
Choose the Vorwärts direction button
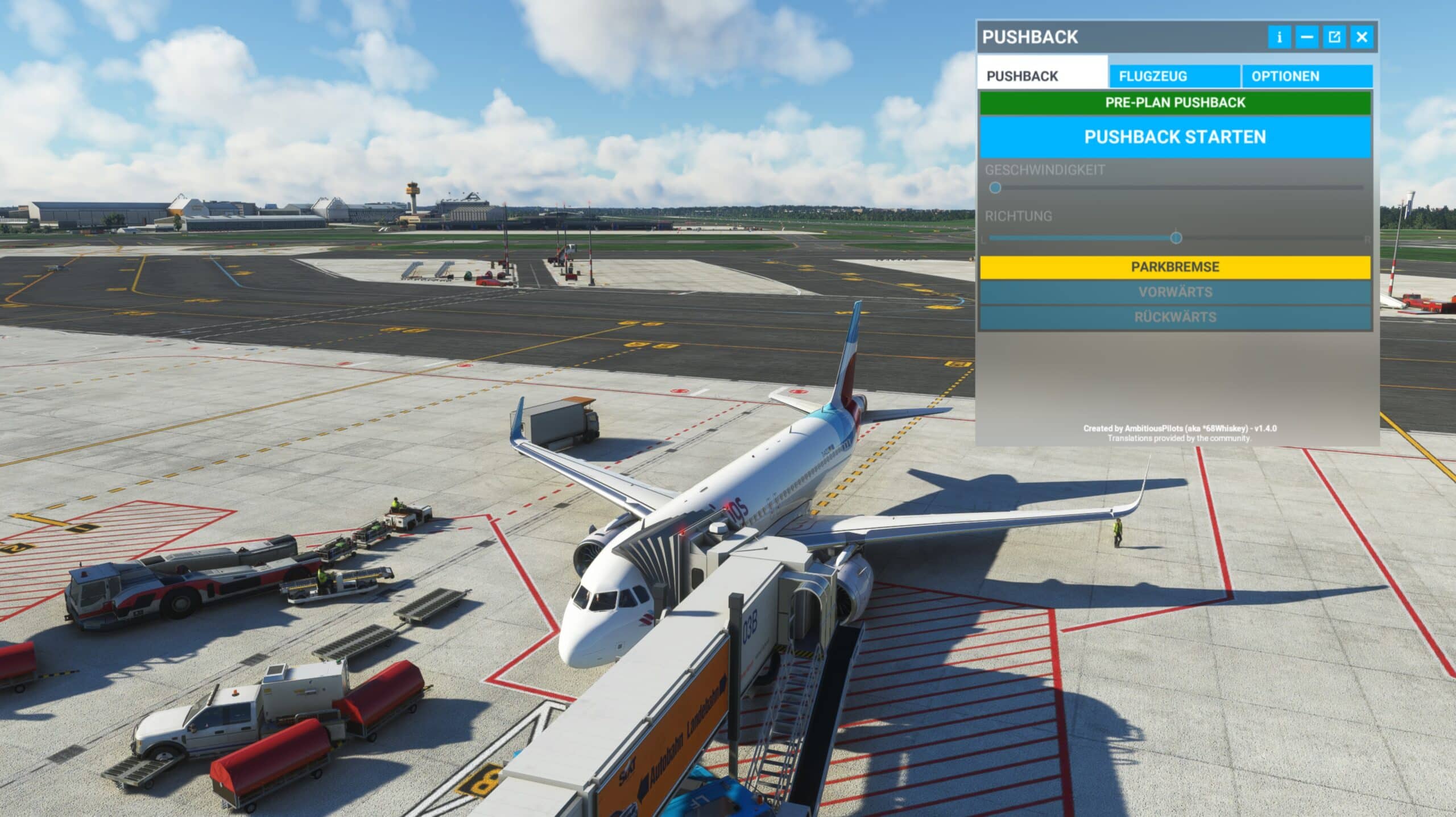click(1175, 292)
